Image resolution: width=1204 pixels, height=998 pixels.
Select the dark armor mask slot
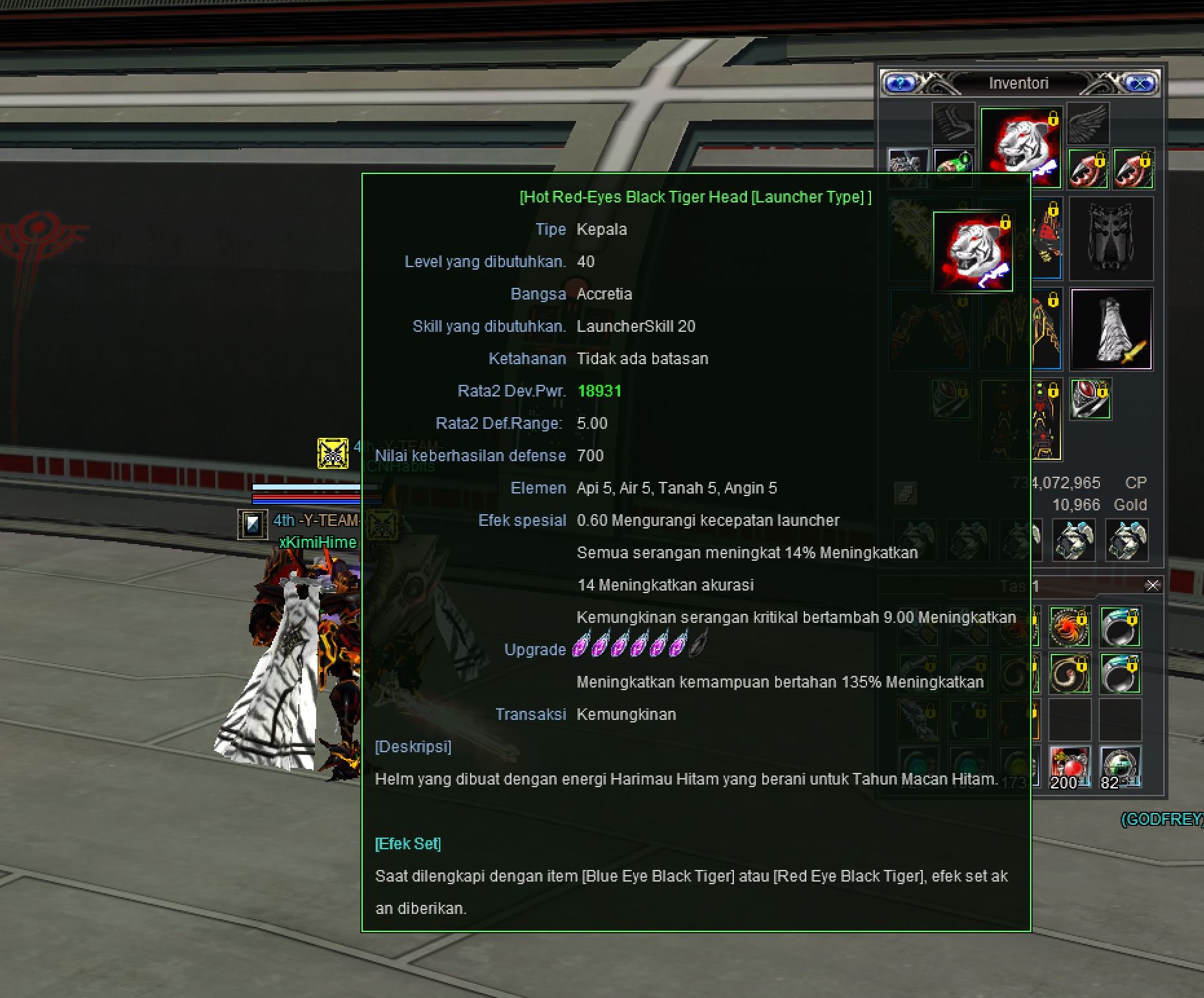[1111, 239]
